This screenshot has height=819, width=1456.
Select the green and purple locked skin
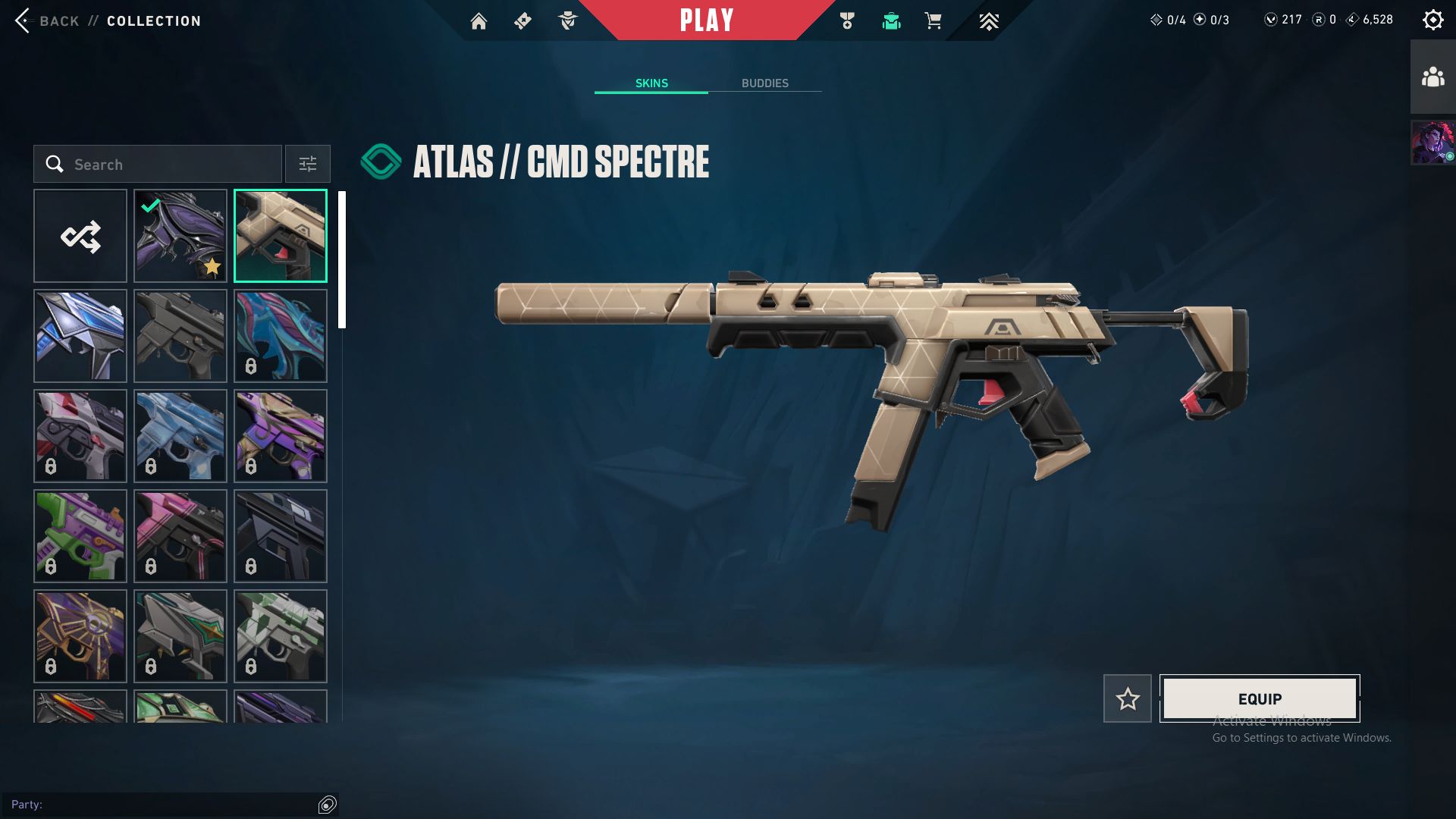click(x=80, y=536)
